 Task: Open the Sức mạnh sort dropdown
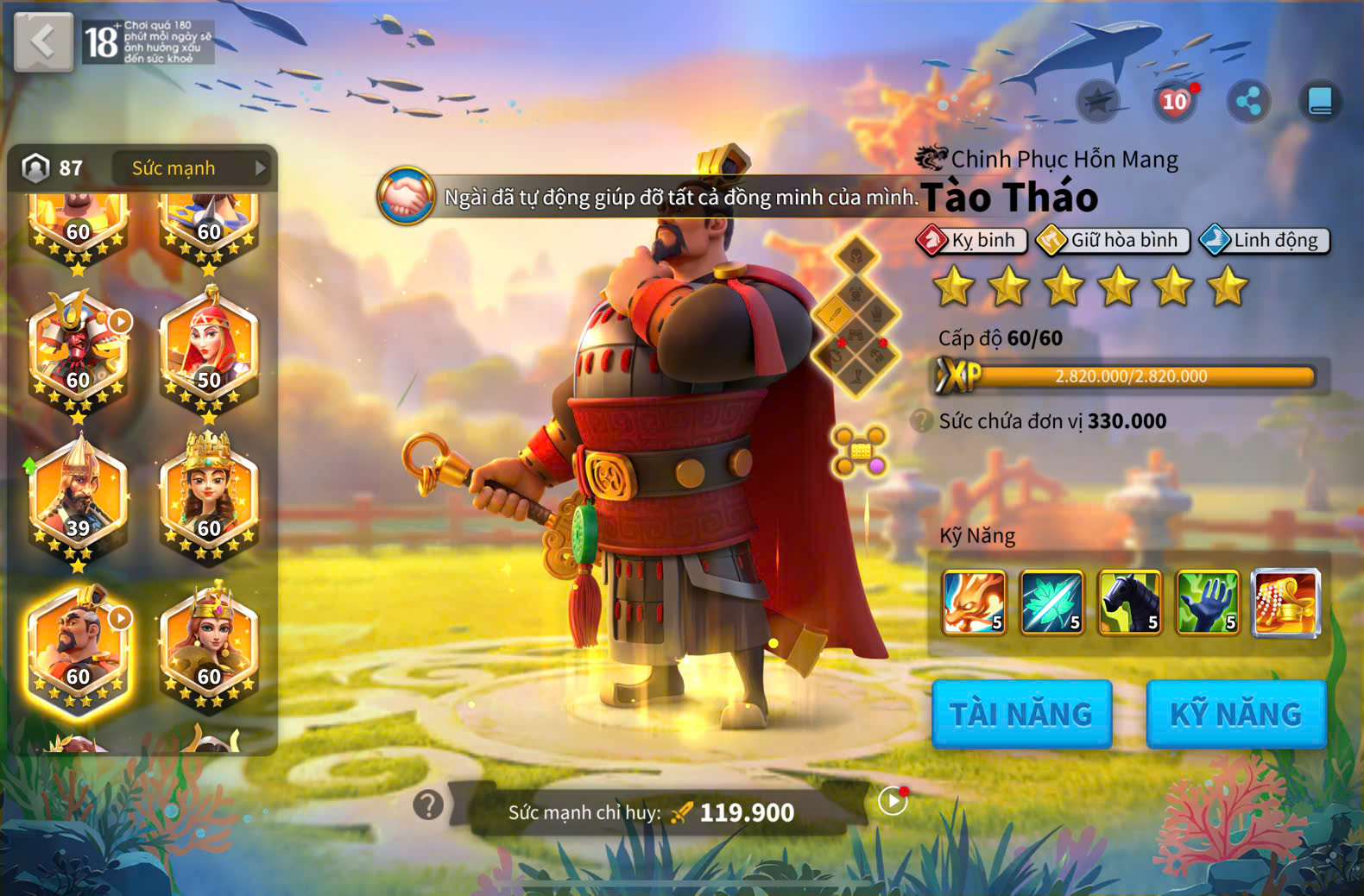tap(191, 168)
